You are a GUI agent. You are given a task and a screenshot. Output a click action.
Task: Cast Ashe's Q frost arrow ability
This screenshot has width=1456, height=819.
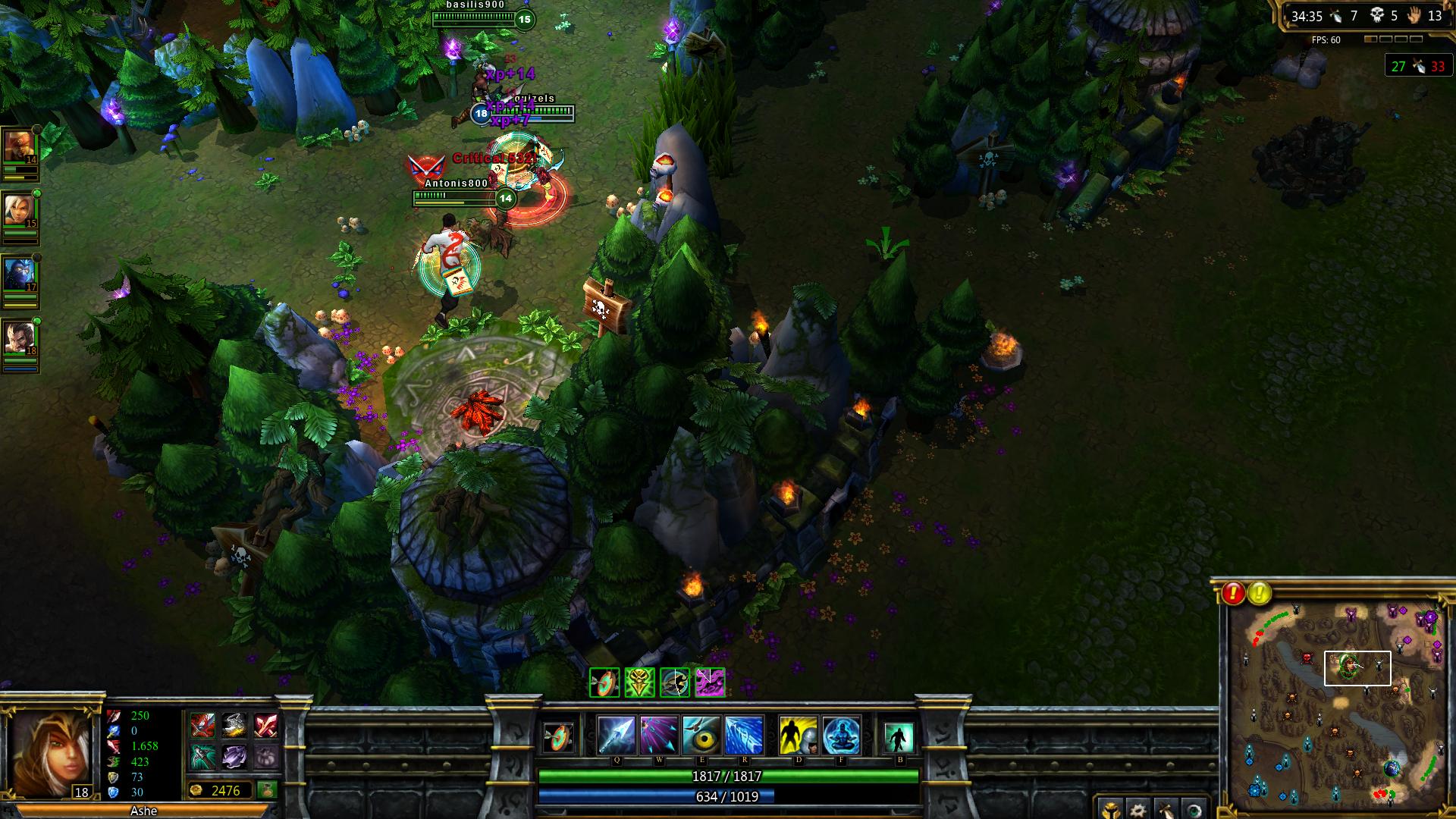pyautogui.click(x=617, y=735)
